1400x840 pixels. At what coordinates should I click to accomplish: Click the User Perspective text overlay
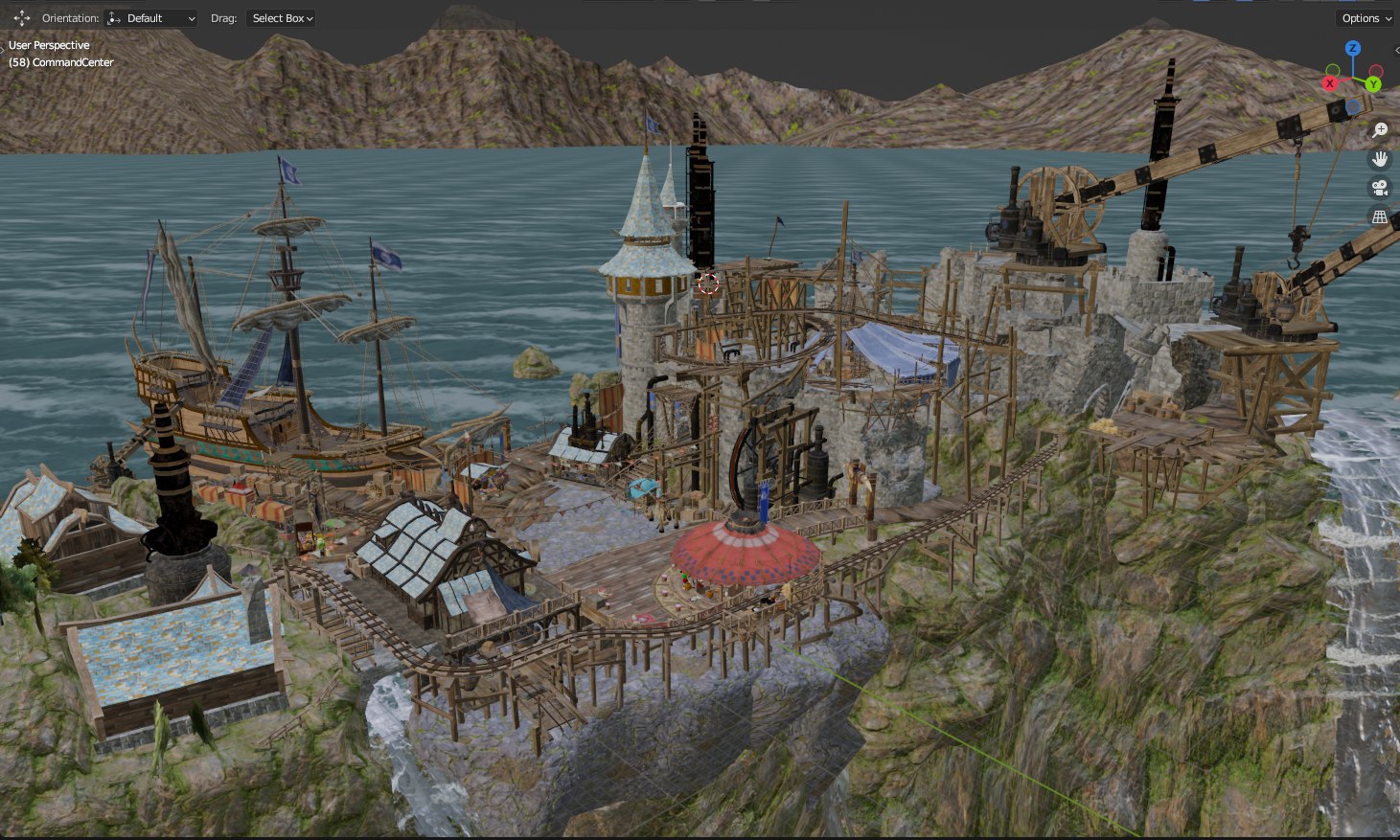pos(48,45)
